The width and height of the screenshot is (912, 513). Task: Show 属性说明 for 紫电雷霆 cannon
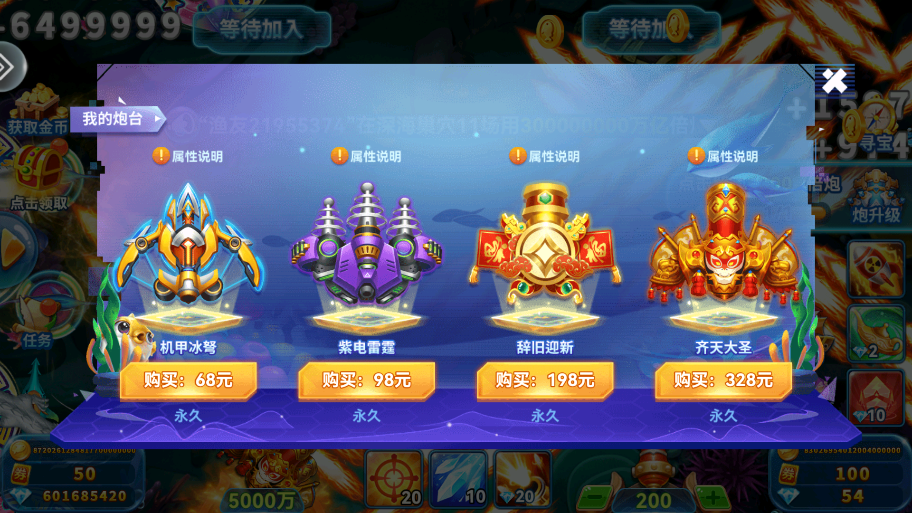[x=366, y=156]
